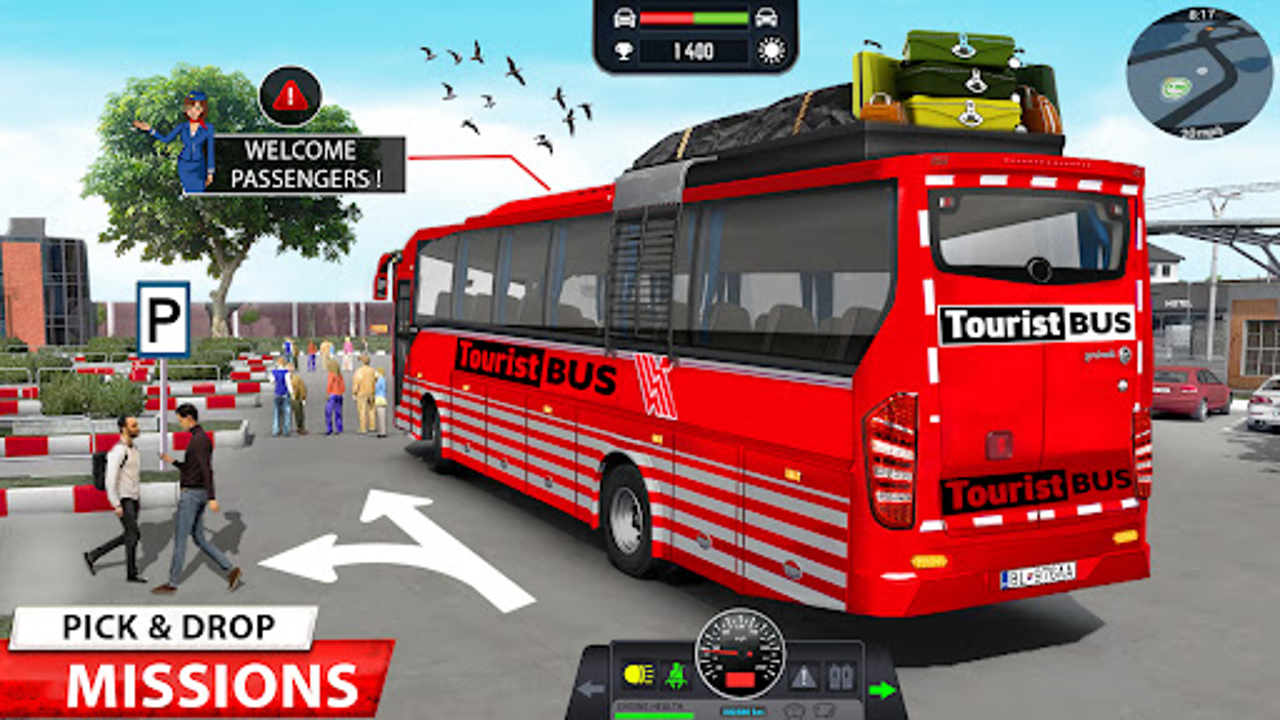This screenshot has height=720, width=1280.
Task: Toggle the headlights on the dashboard
Action: click(638, 674)
